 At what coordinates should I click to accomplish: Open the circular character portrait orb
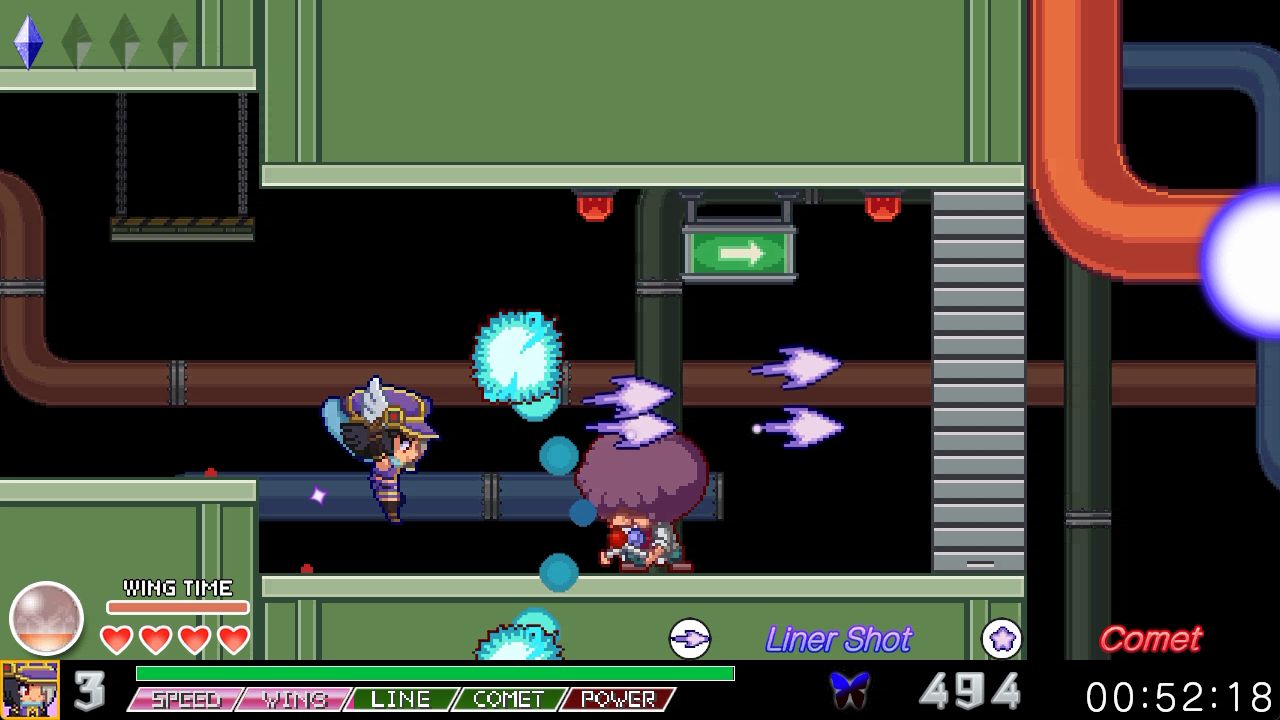point(46,617)
